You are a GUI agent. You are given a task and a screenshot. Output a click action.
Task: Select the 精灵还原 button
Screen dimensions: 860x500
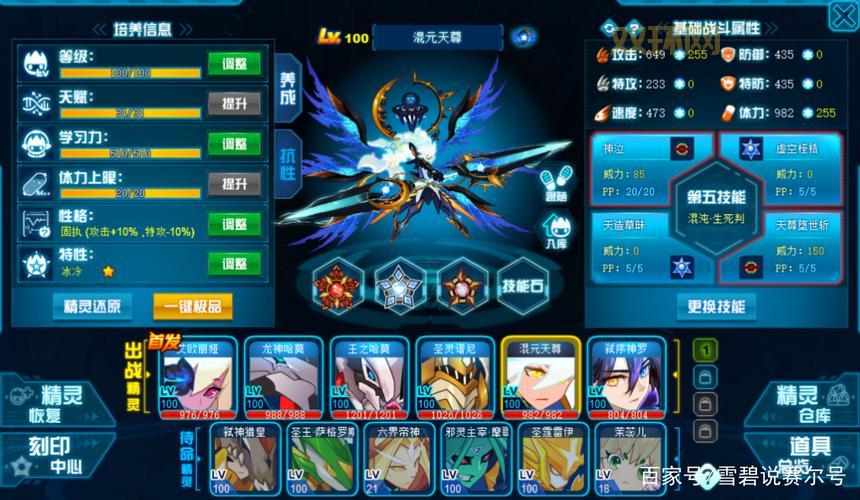[x=92, y=306]
